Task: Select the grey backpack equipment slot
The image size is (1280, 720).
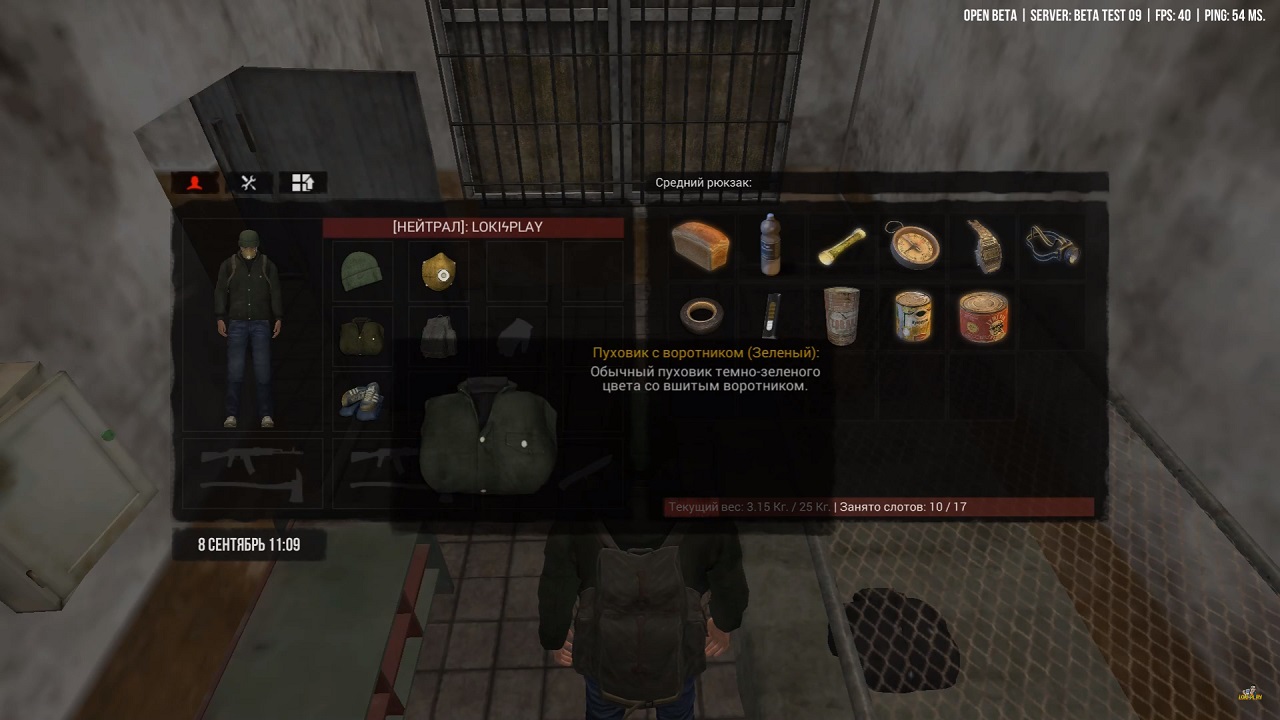Action: point(438,337)
